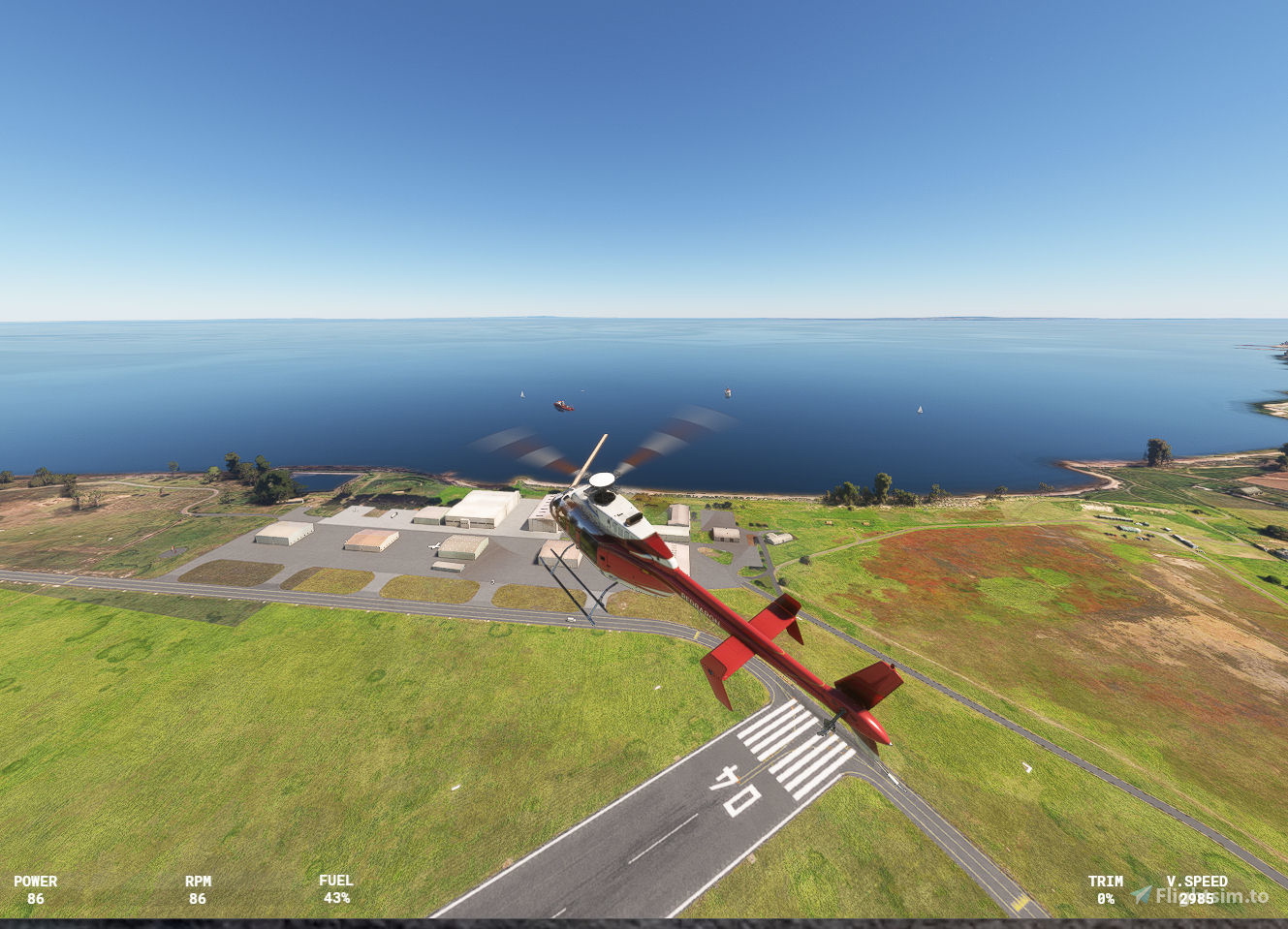This screenshot has height=929, width=1288.
Task: Click the large white hangar building
Action: coord(483,506)
